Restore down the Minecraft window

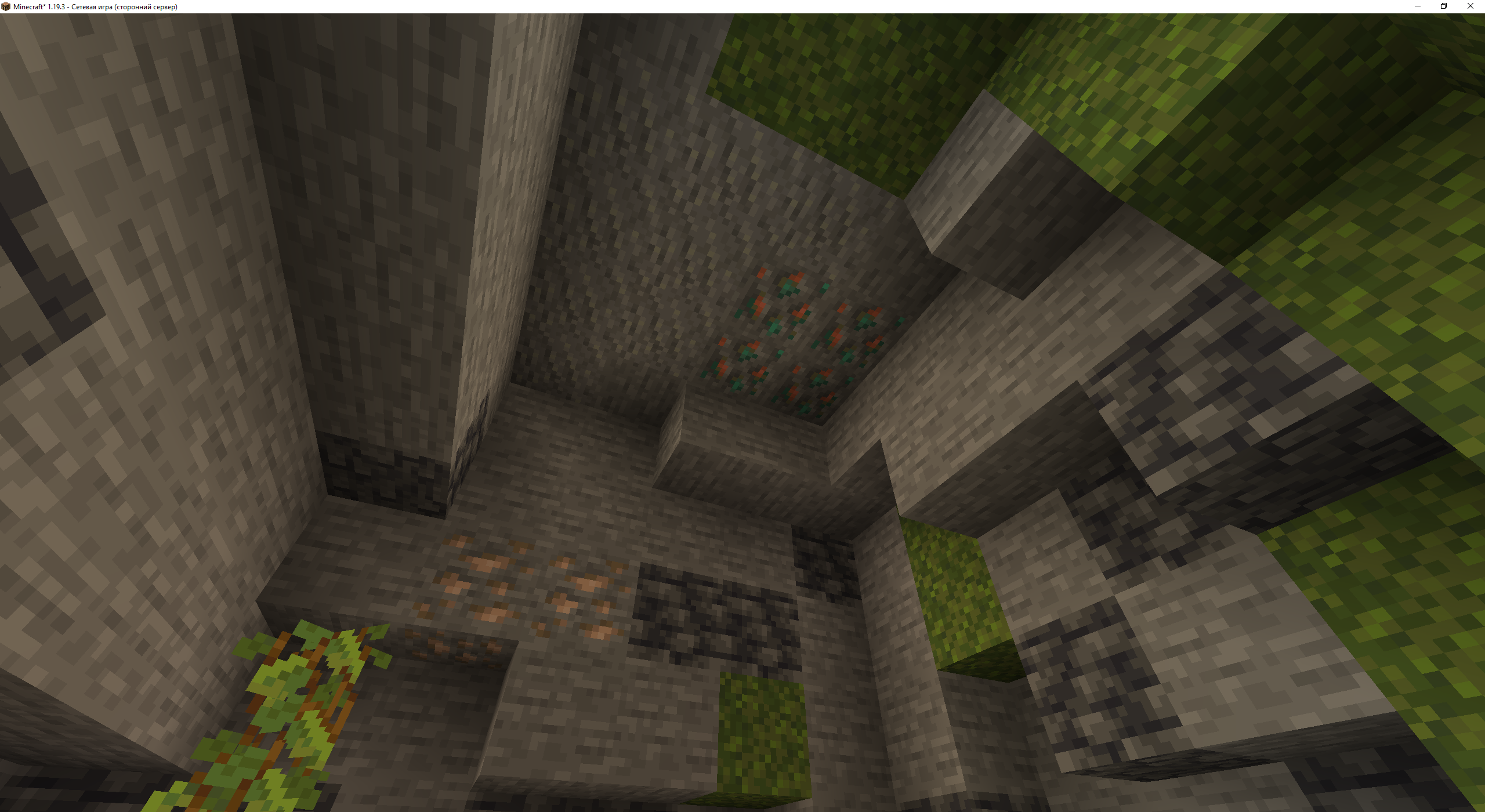click(x=1444, y=6)
